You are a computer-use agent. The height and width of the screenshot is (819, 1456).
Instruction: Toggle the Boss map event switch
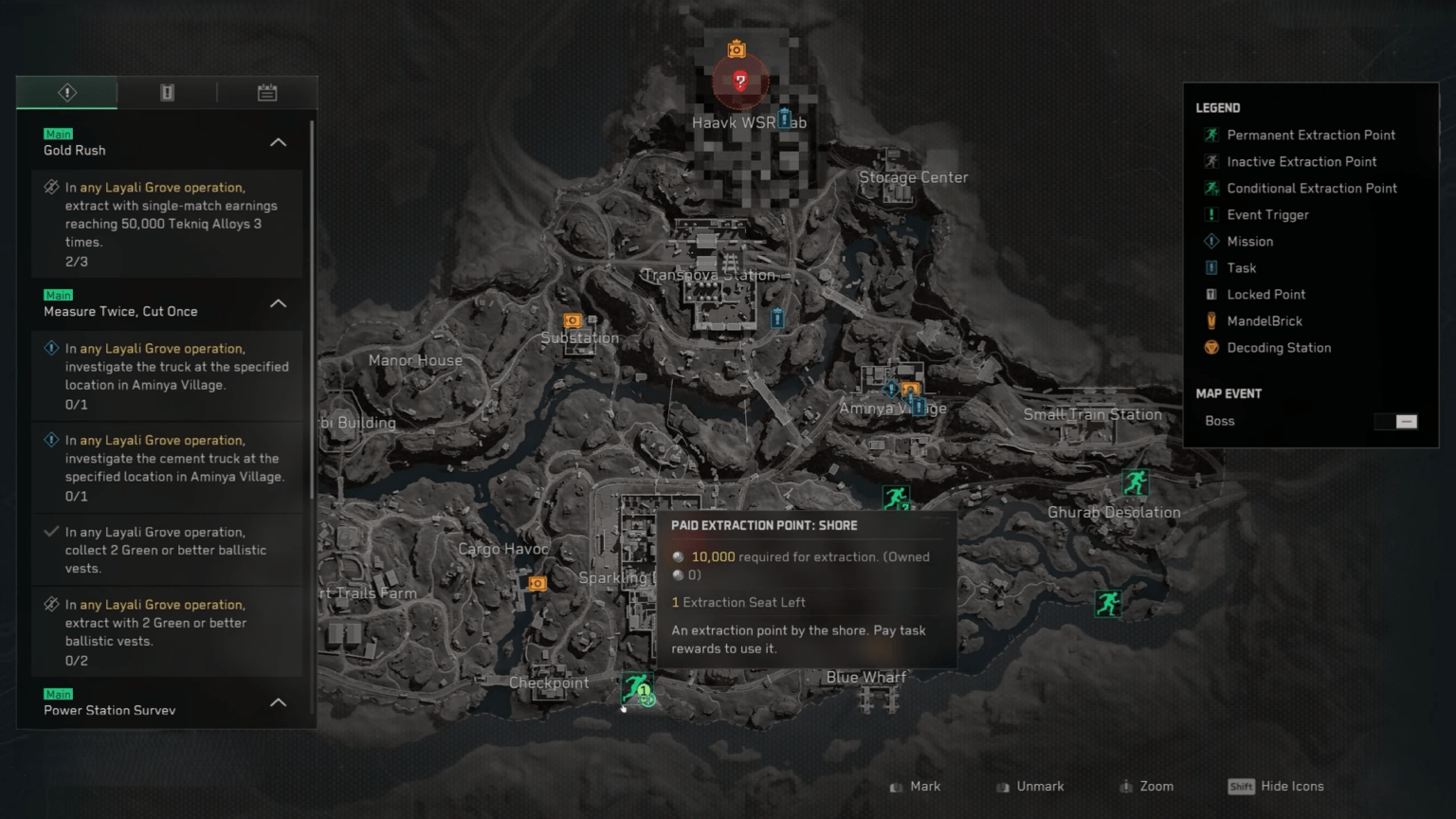coord(1394,421)
